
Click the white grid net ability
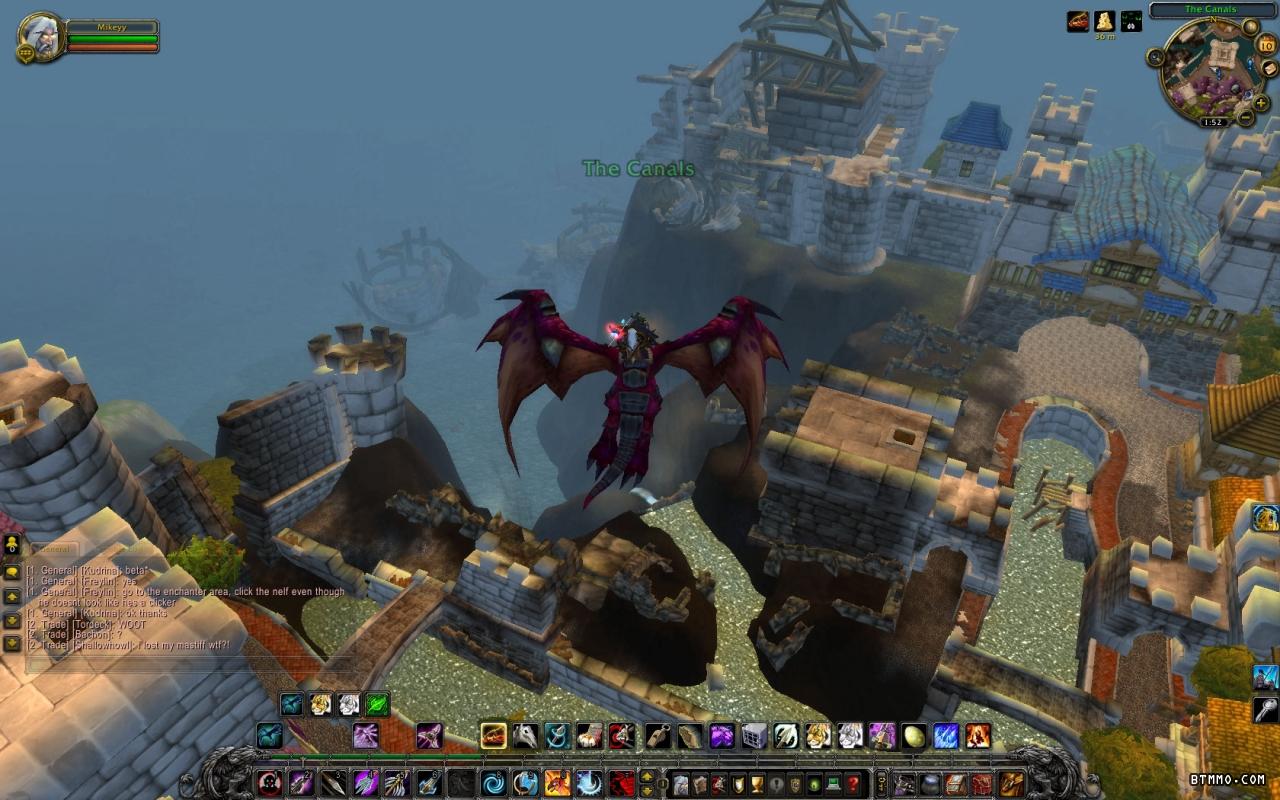click(x=754, y=737)
